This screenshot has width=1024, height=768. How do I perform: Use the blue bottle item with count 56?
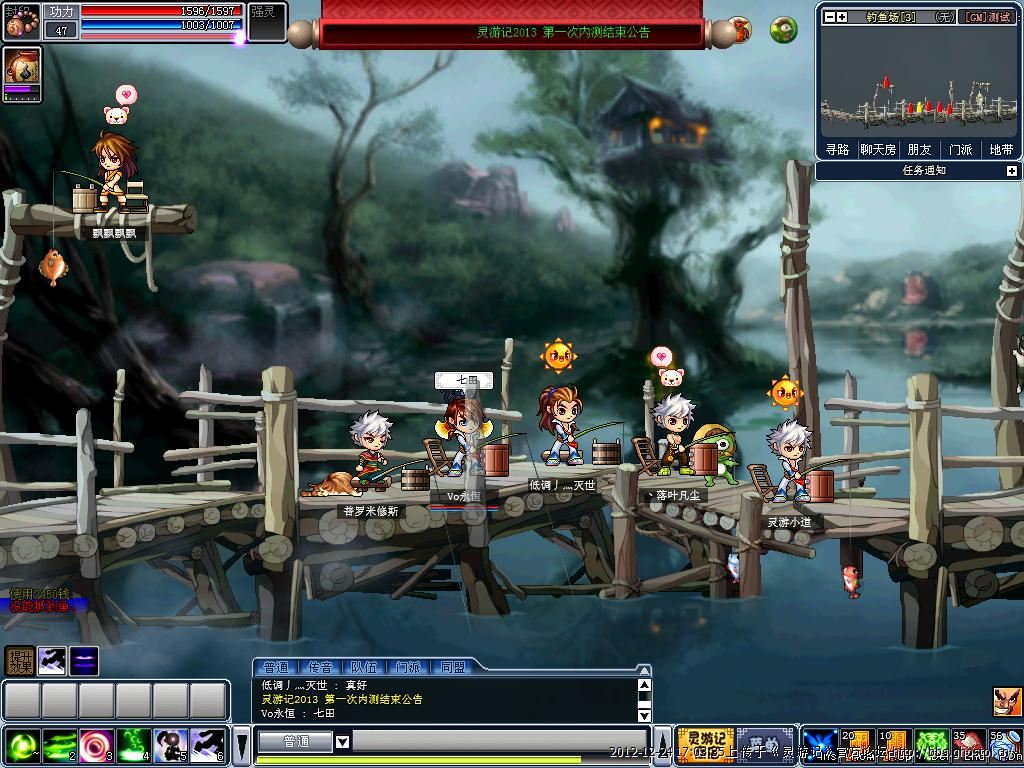1003,745
